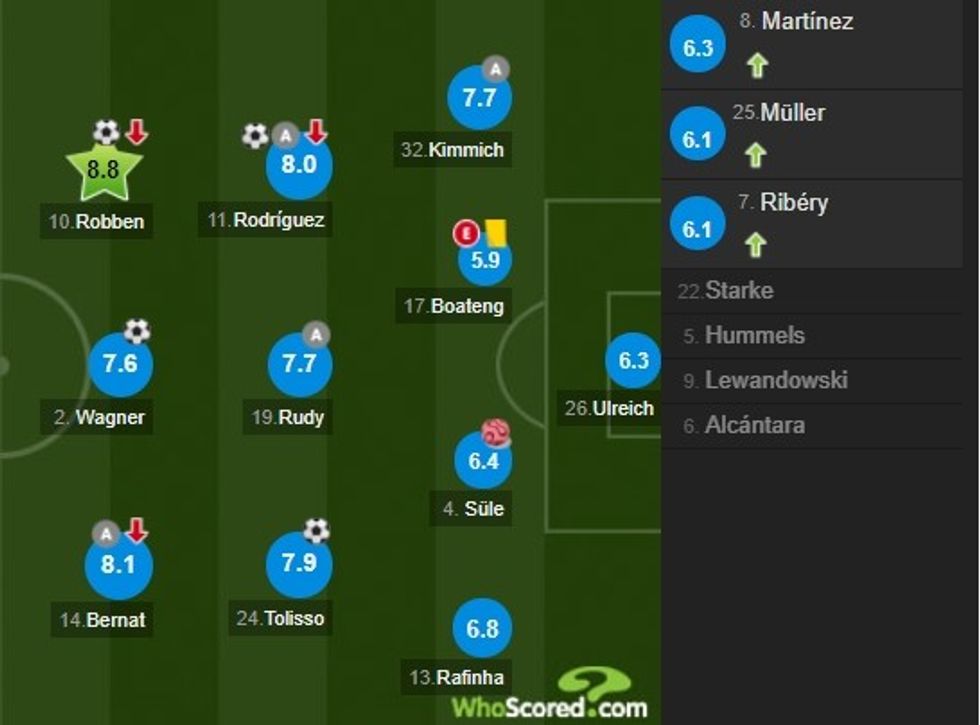Open Ulreich's goalkeeper rating circle
Viewport: 980px width, 725px height.
(x=634, y=361)
